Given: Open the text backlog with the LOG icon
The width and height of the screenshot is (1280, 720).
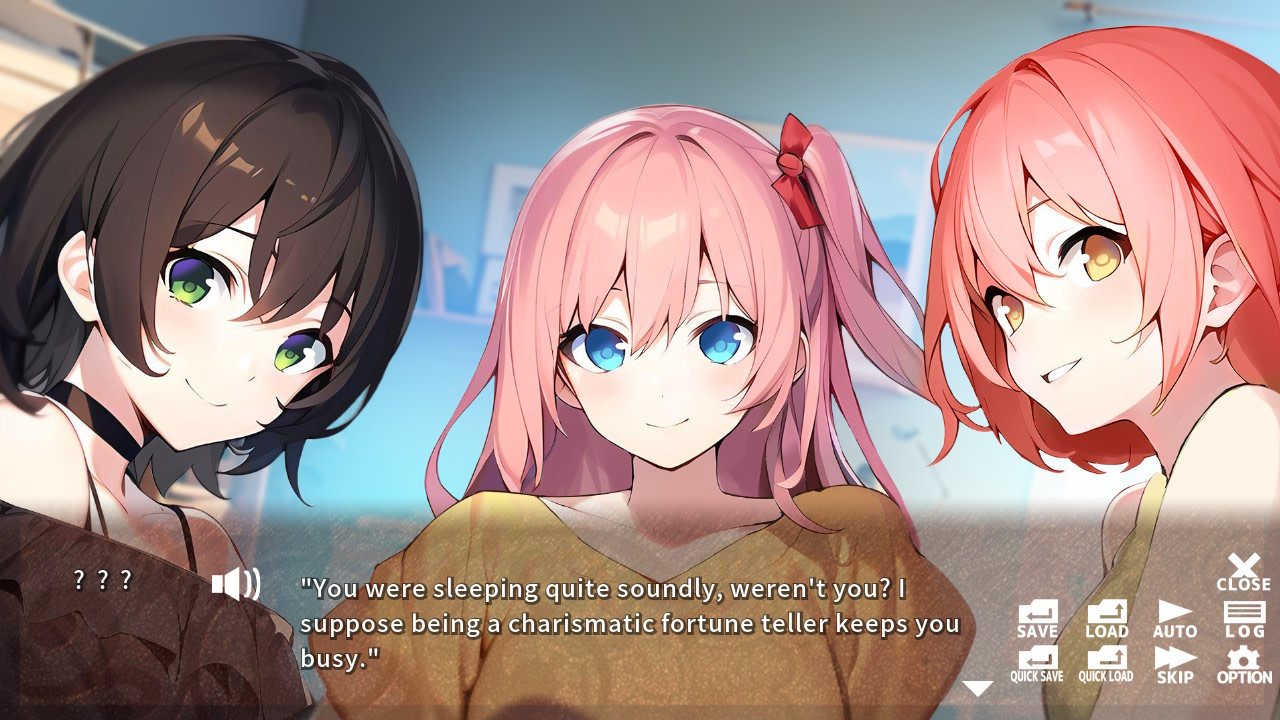Looking at the screenshot, I should (1244, 615).
